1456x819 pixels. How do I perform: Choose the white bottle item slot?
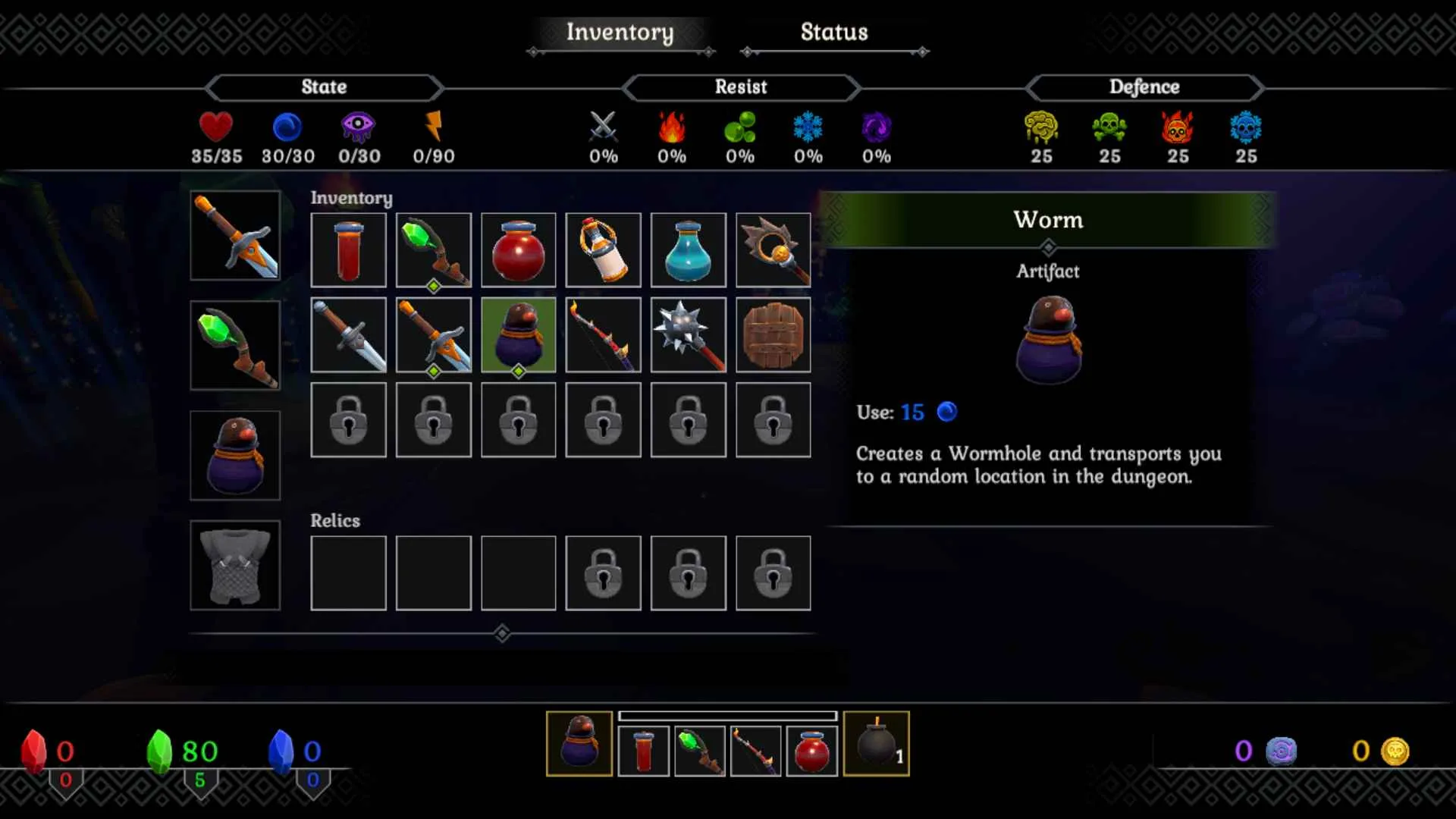tap(604, 250)
